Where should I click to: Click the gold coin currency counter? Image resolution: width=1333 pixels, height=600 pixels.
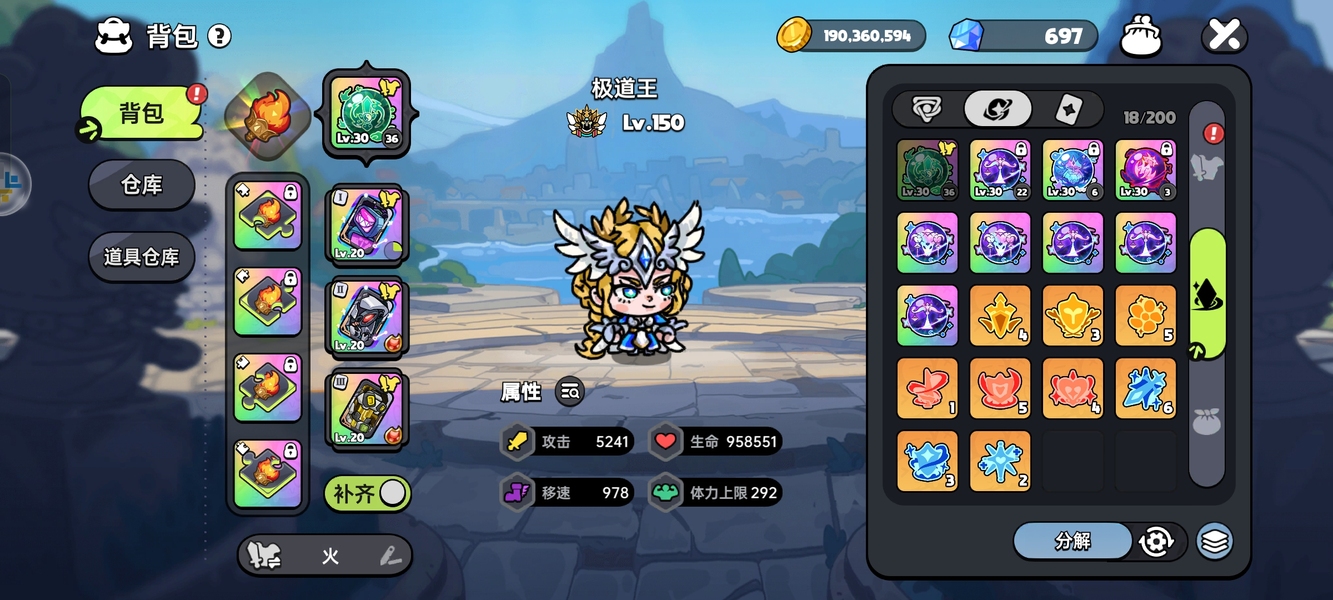tap(851, 36)
